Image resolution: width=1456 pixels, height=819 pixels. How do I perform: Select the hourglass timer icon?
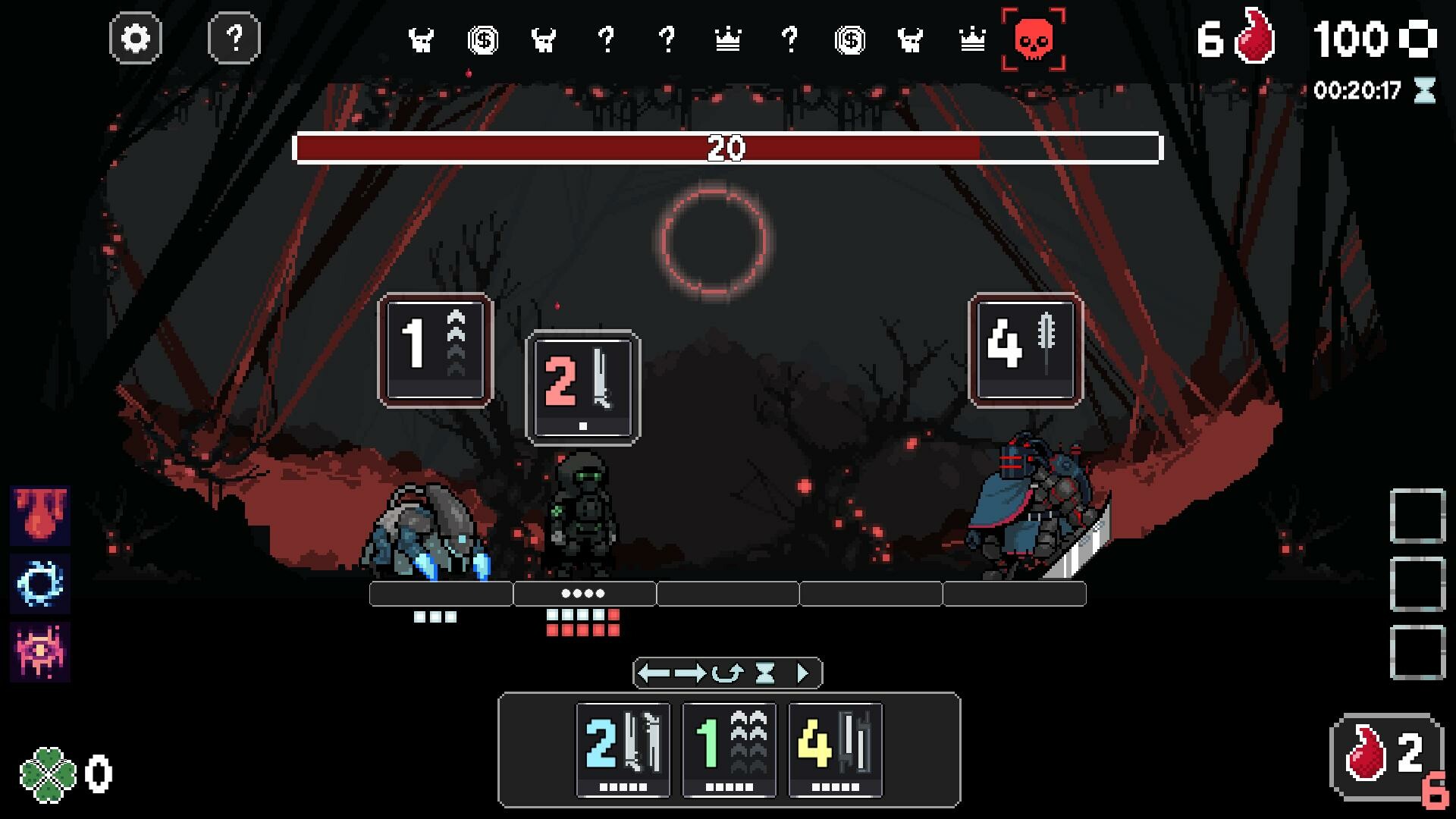pyautogui.click(x=1424, y=91)
